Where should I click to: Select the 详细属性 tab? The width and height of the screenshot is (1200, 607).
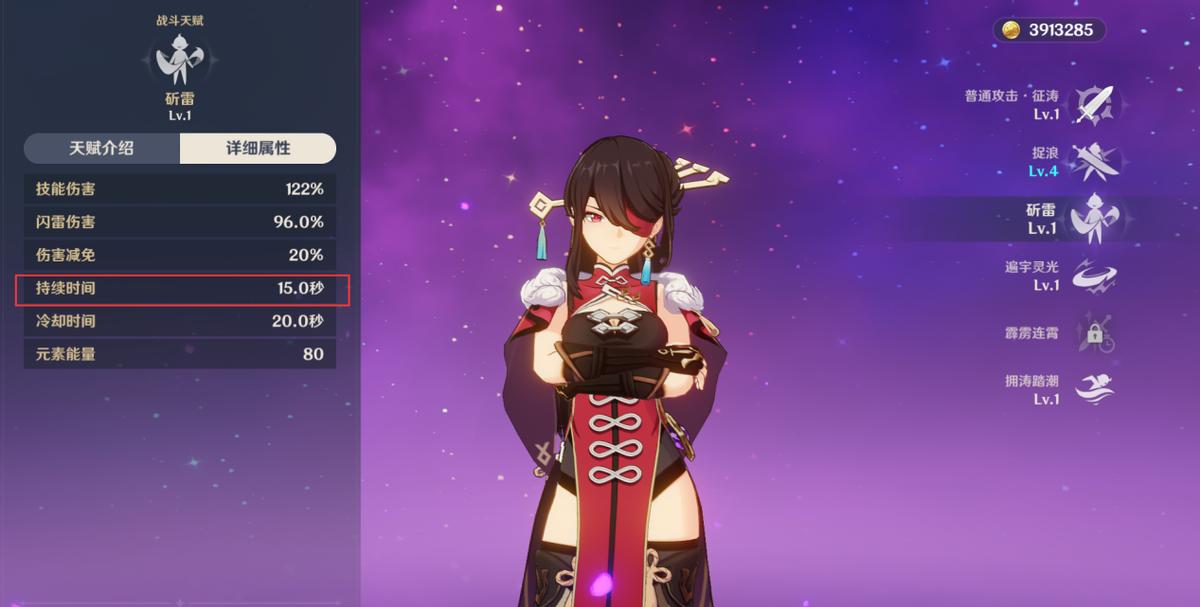pyautogui.click(x=258, y=148)
